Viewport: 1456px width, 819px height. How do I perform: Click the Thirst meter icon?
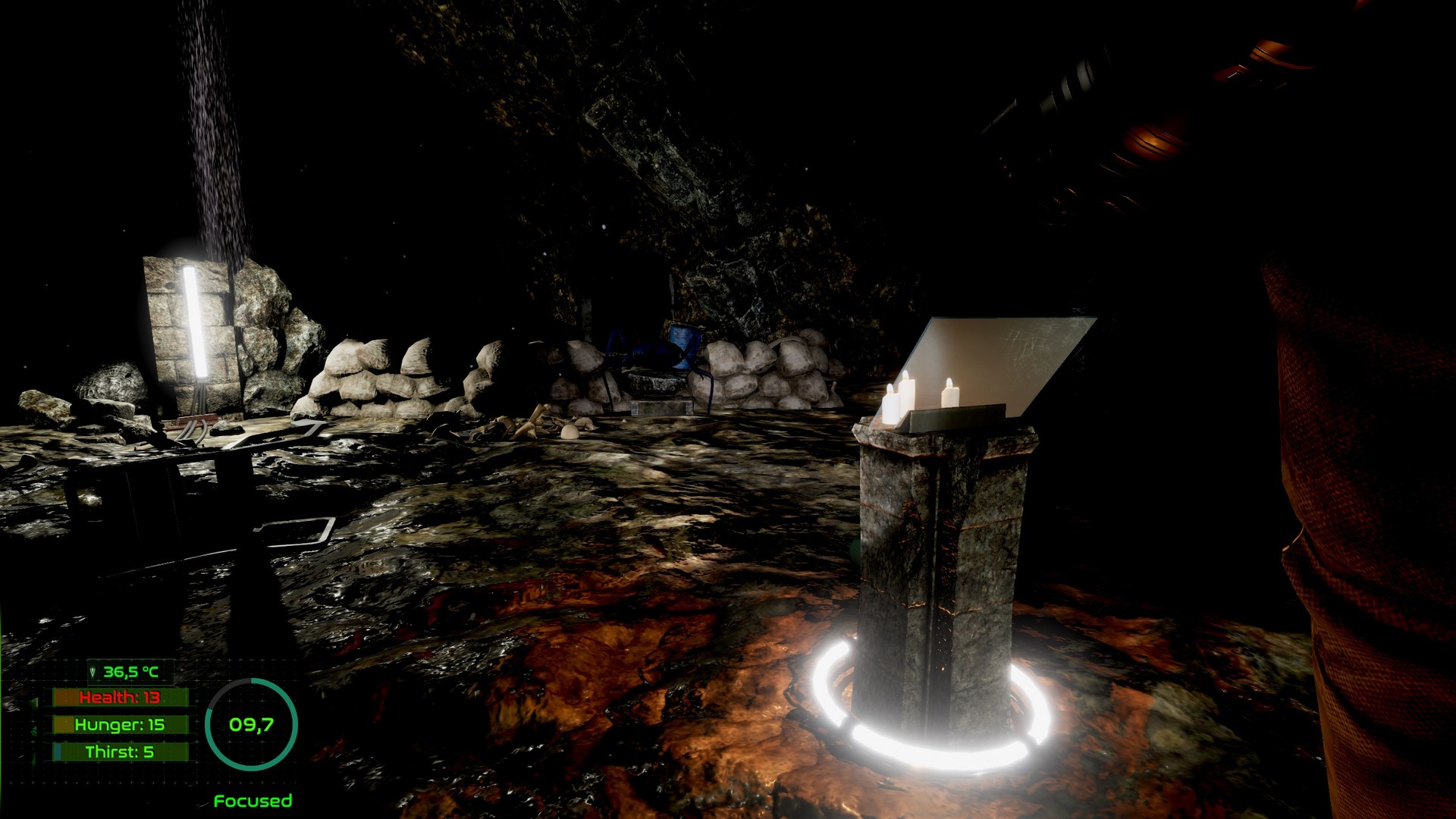click(58, 751)
